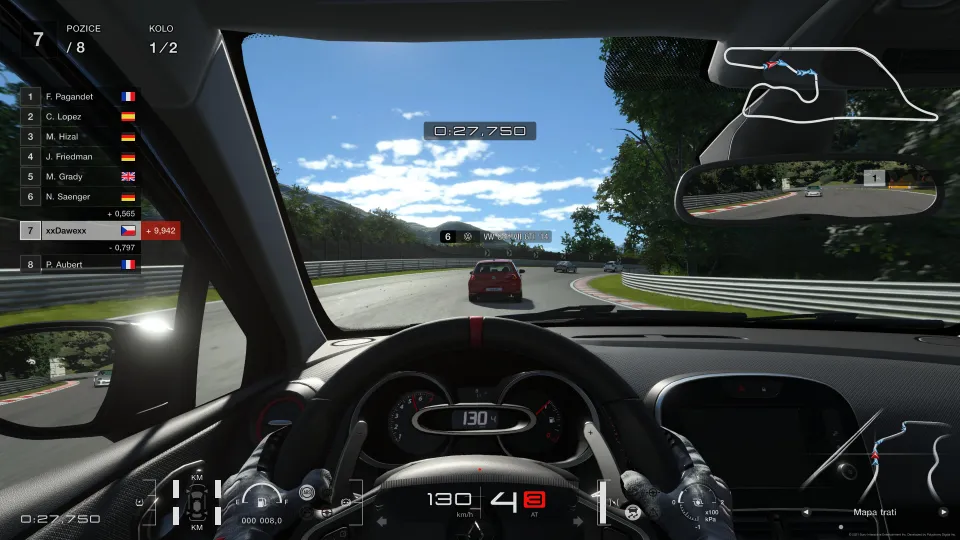The width and height of the screenshot is (960, 540).
Task: Show the next multi-function display page
Action: (942, 512)
